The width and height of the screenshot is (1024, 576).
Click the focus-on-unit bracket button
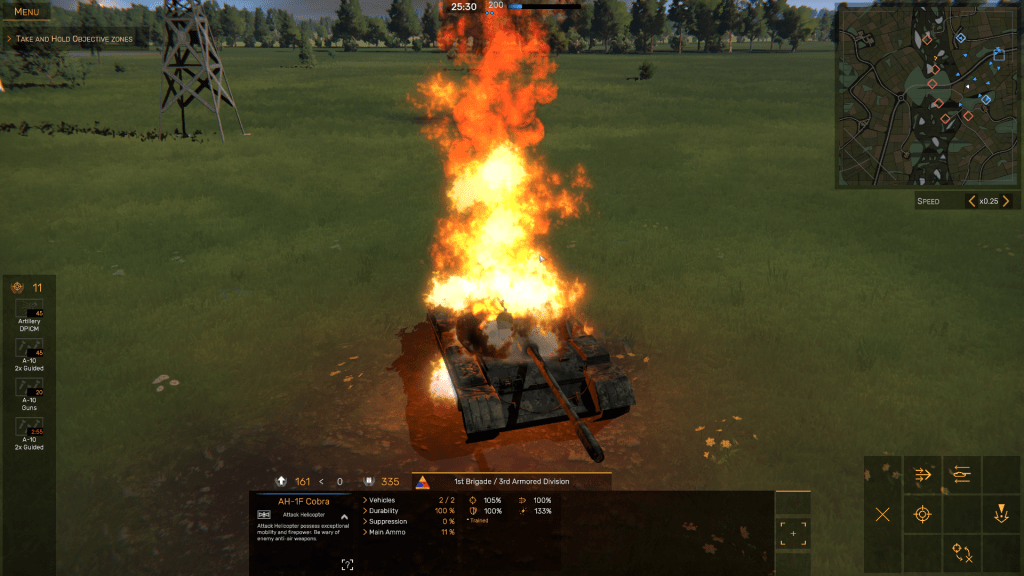[793, 534]
